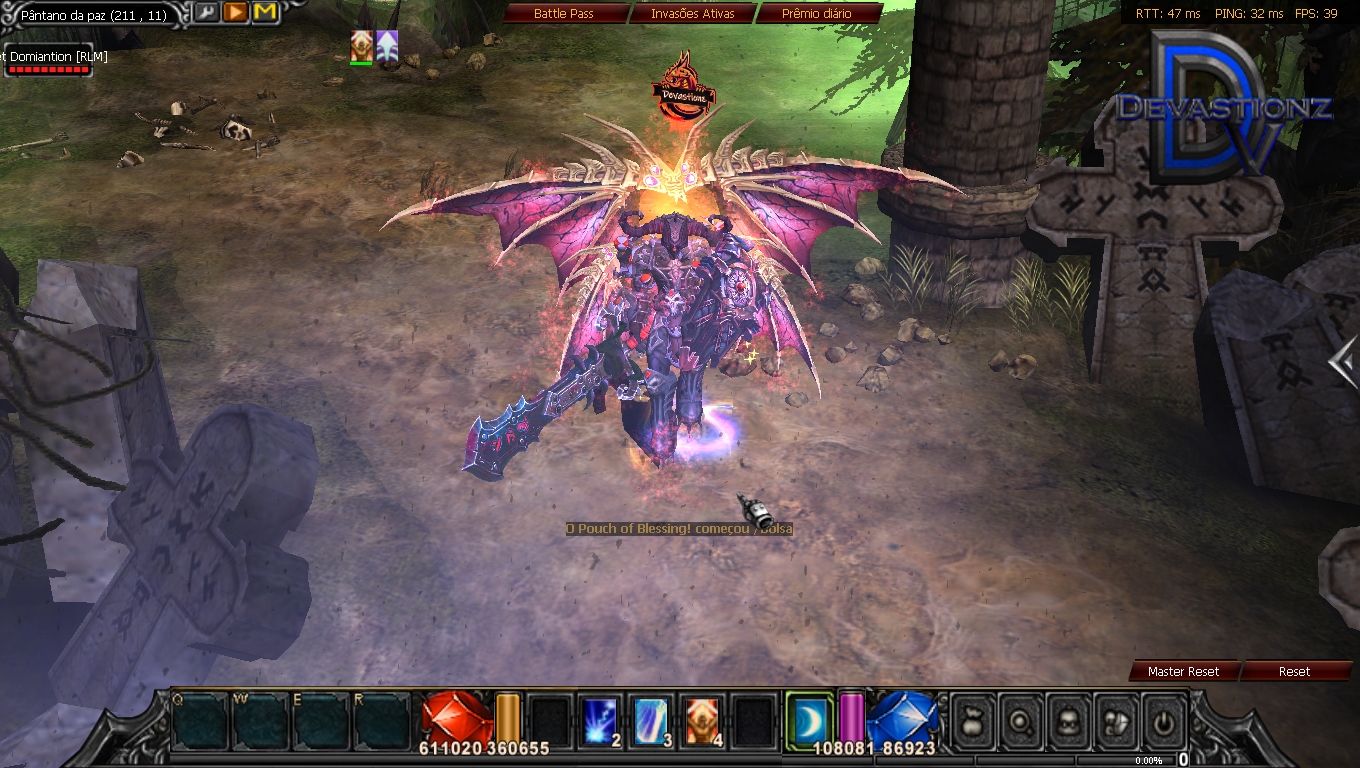The width and height of the screenshot is (1360, 768).
Task: Claim the Prêmio diário reward
Action: [x=816, y=14]
